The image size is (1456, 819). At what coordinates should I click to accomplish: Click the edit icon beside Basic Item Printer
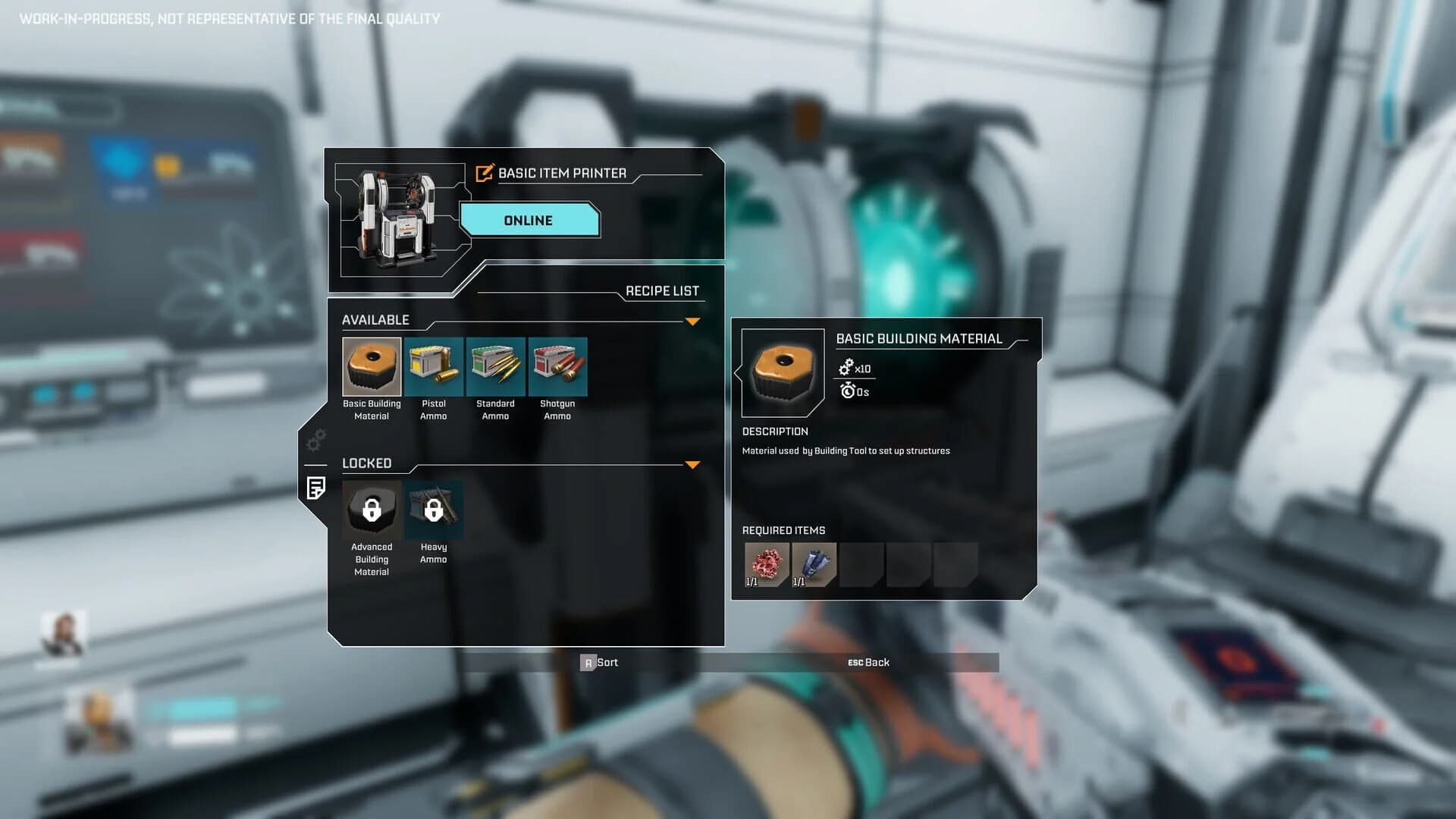[483, 173]
